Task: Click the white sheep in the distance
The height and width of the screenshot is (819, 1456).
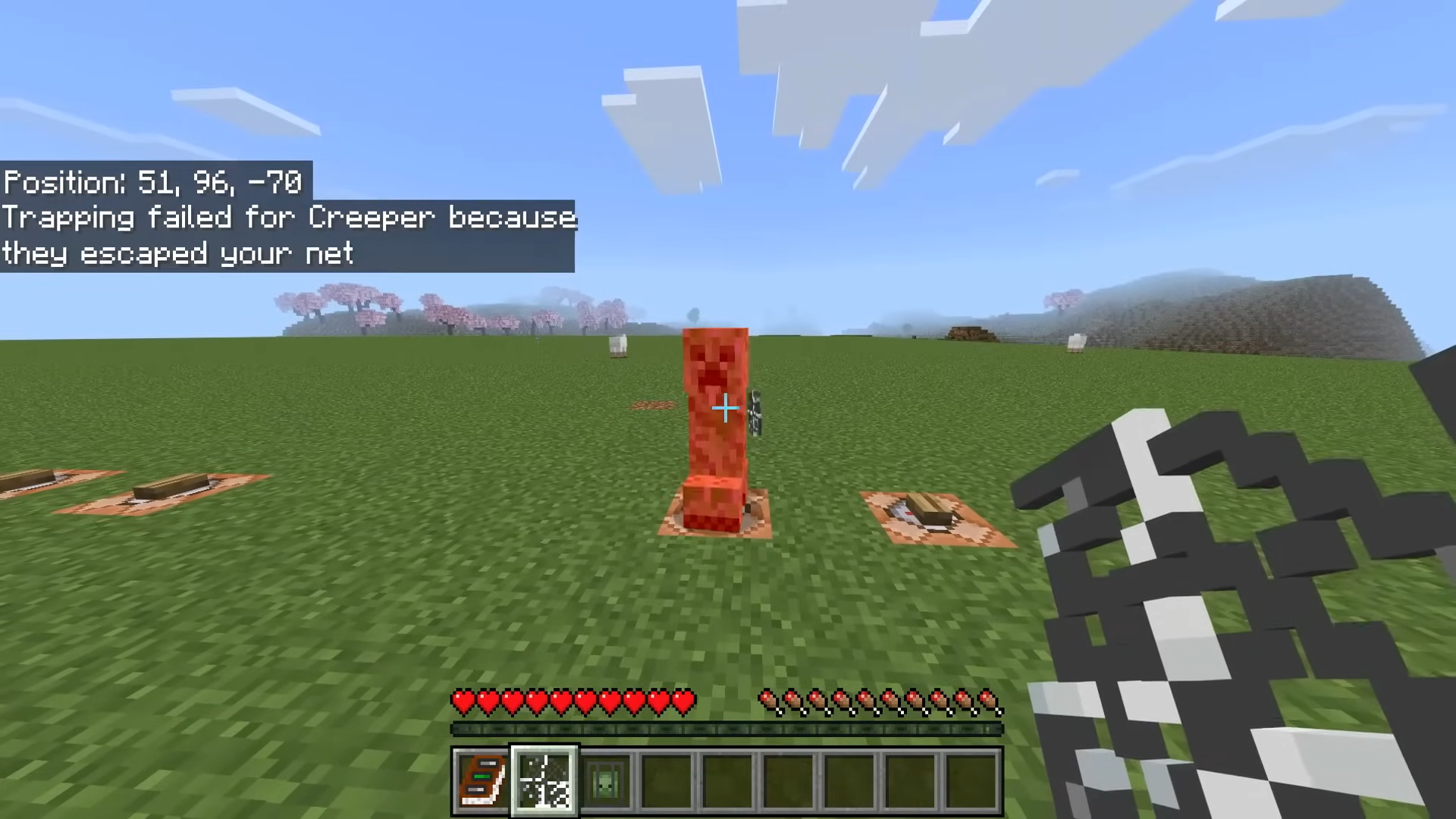Action: tap(618, 343)
